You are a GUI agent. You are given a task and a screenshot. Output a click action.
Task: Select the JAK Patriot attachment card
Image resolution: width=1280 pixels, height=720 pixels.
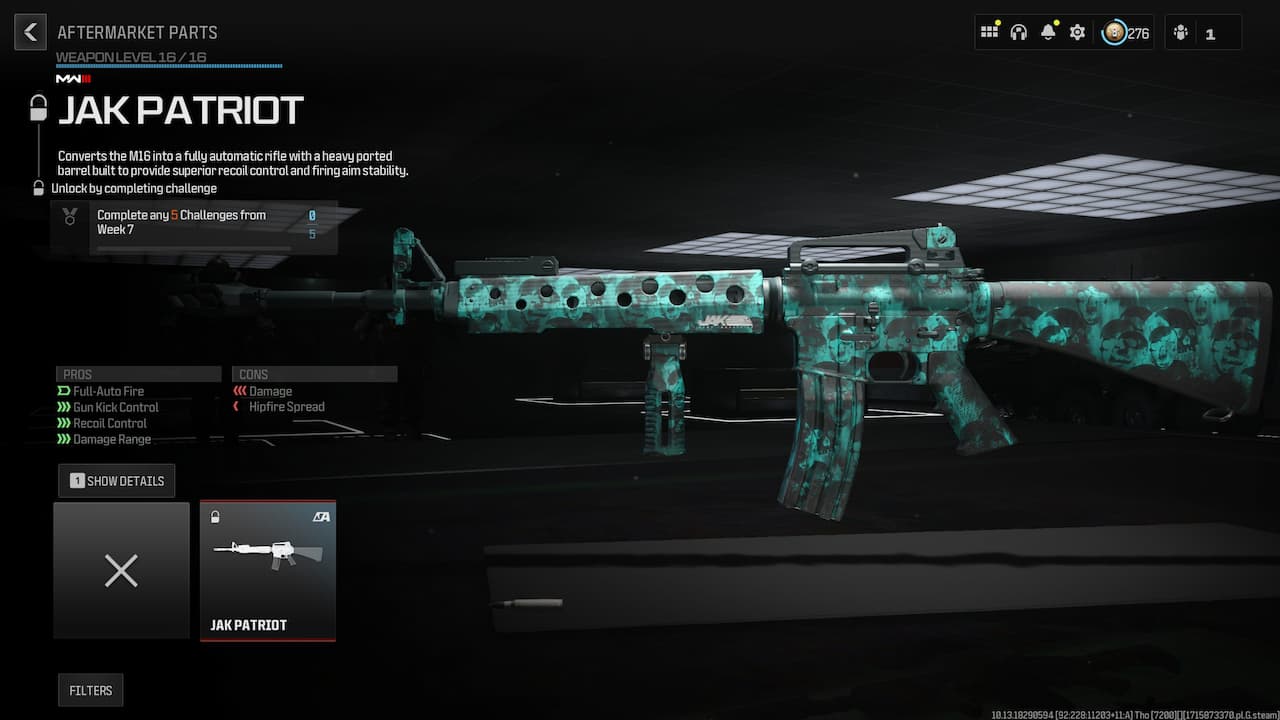(x=267, y=570)
